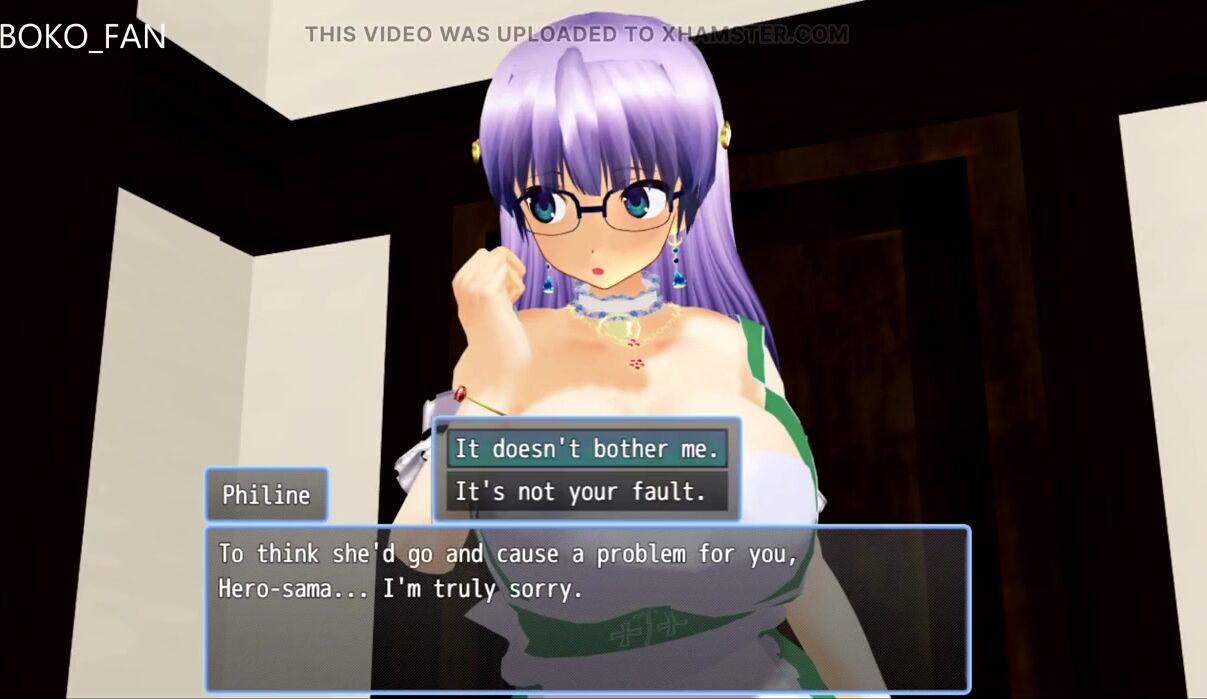Choose the "It doesn't bother me." reply
Screen dimensions: 1207x699
click(x=586, y=449)
